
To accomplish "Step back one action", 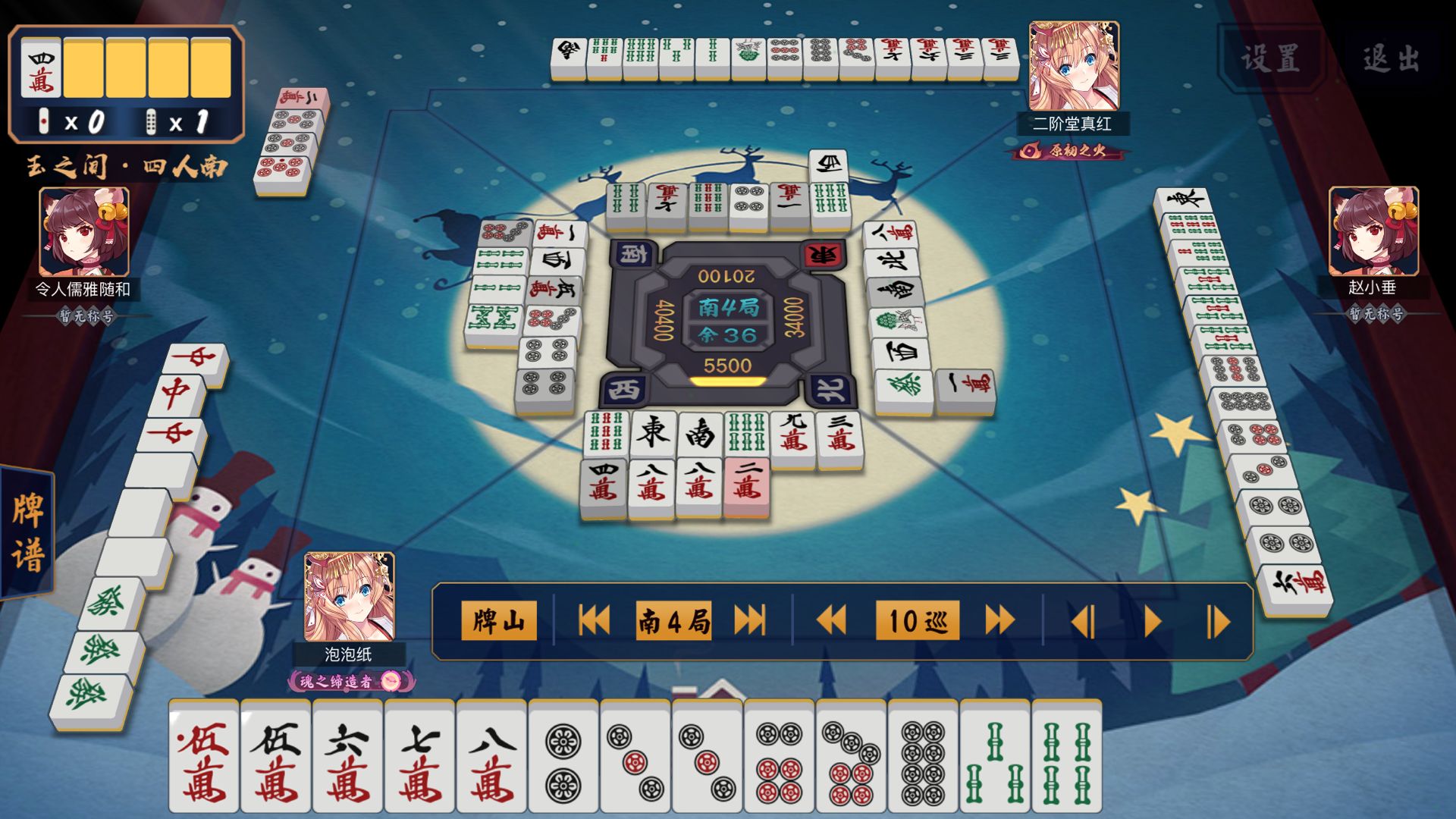I will pyautogui.click(x=1083, y=623).
